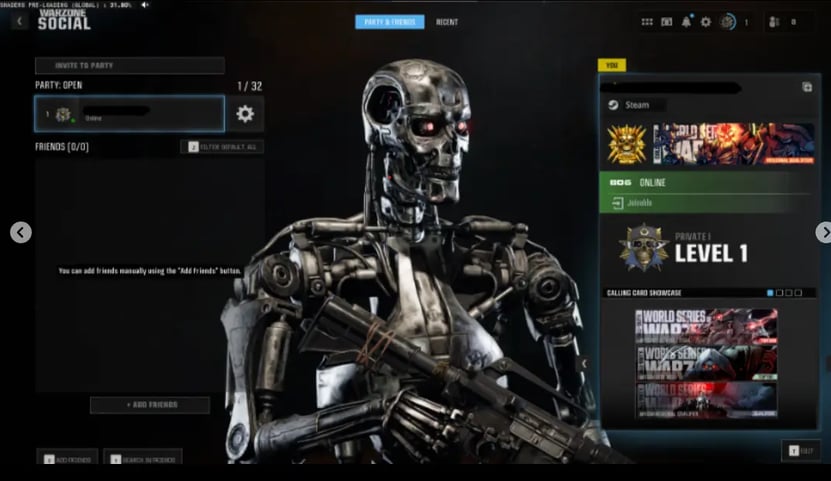831x481 pixels.
Task: Go to the next image with the right arrow
Action: pos(823,232)
